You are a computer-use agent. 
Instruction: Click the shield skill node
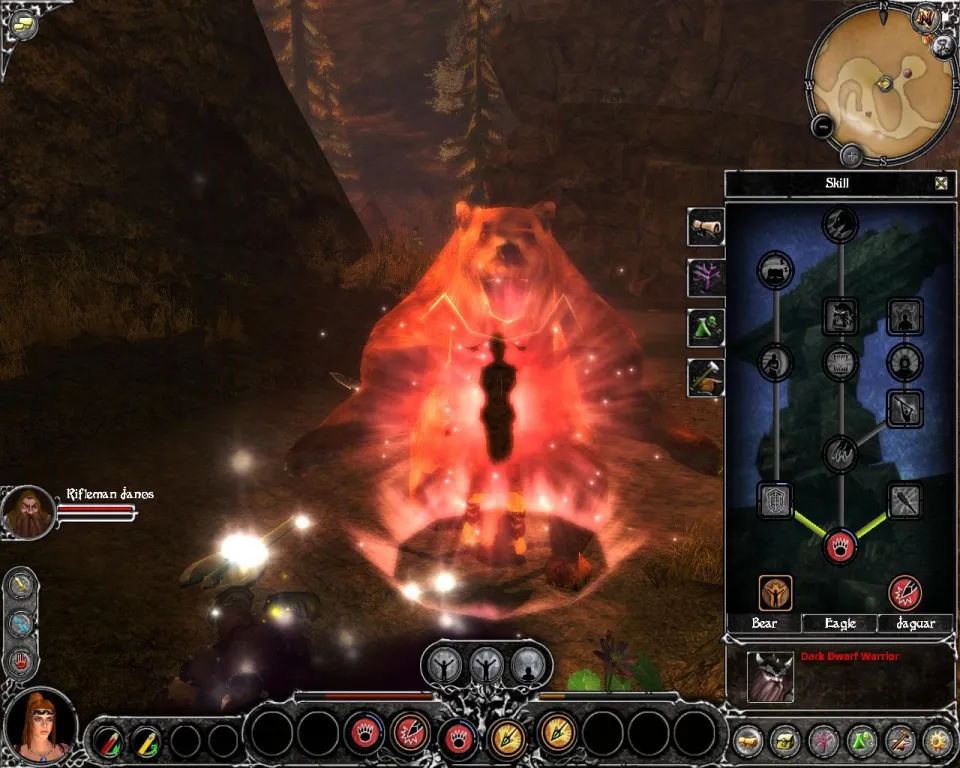(x=775, y=500)
